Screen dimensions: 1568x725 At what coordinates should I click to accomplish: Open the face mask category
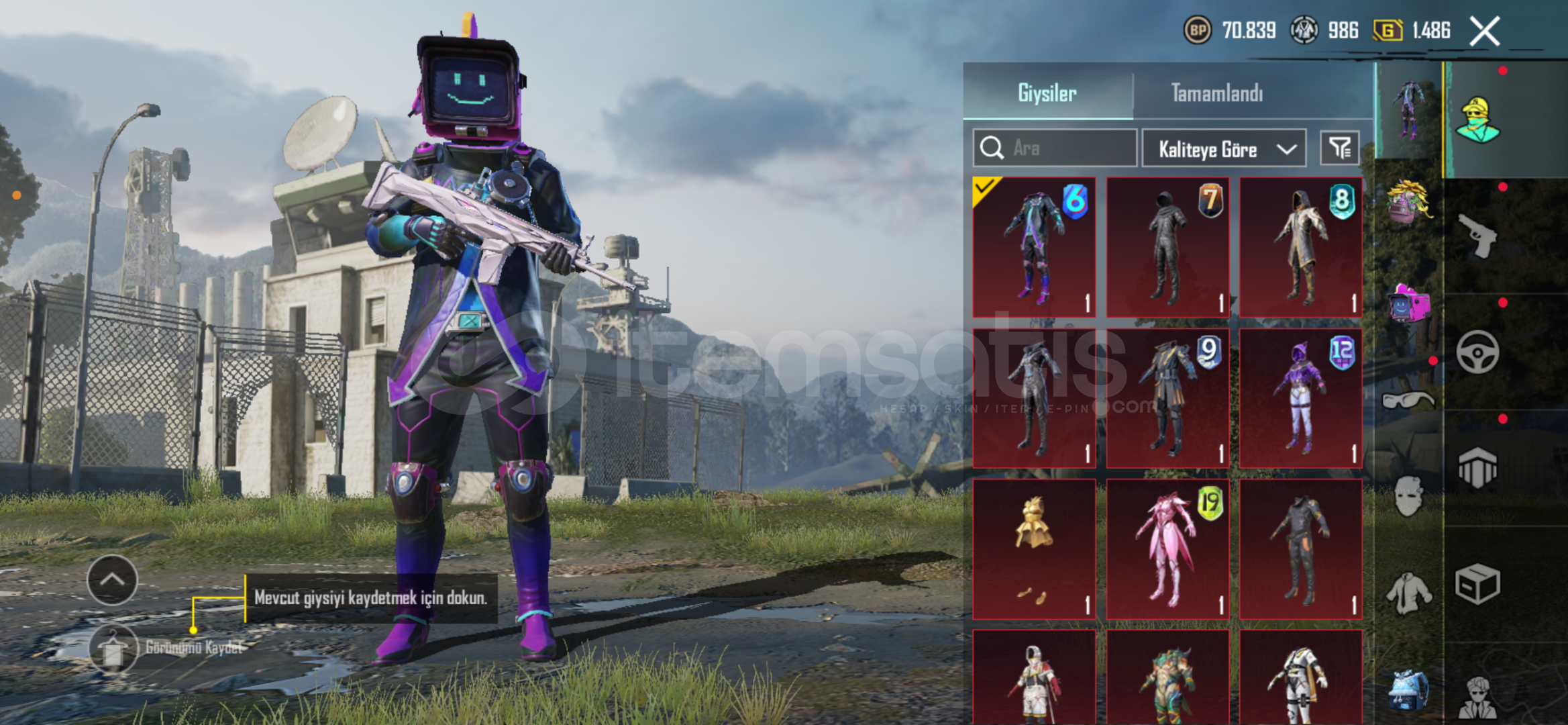click(1408, 497)
